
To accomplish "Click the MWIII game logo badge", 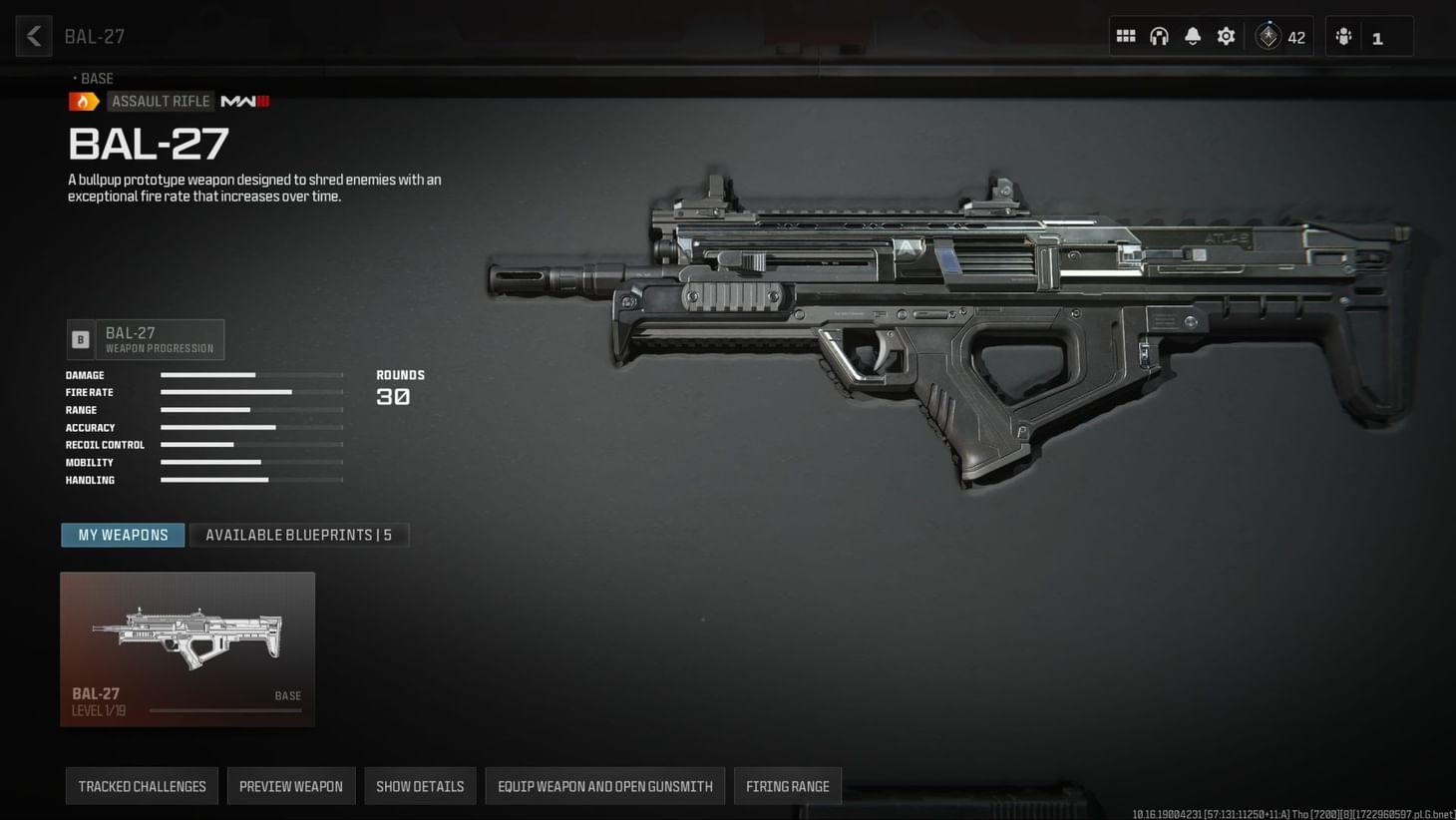I will coord(243,101).
